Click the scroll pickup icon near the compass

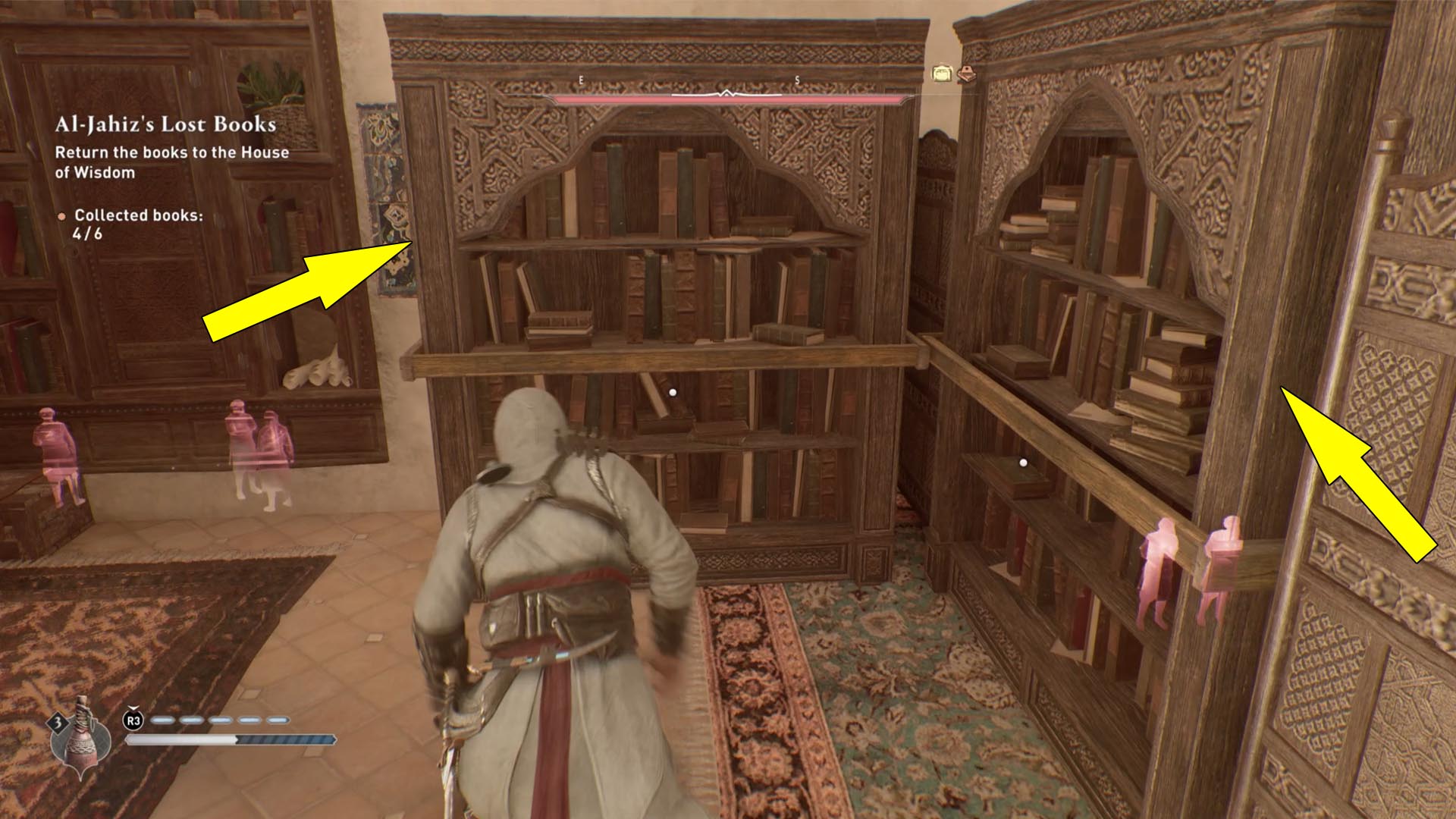click(943, 74)
